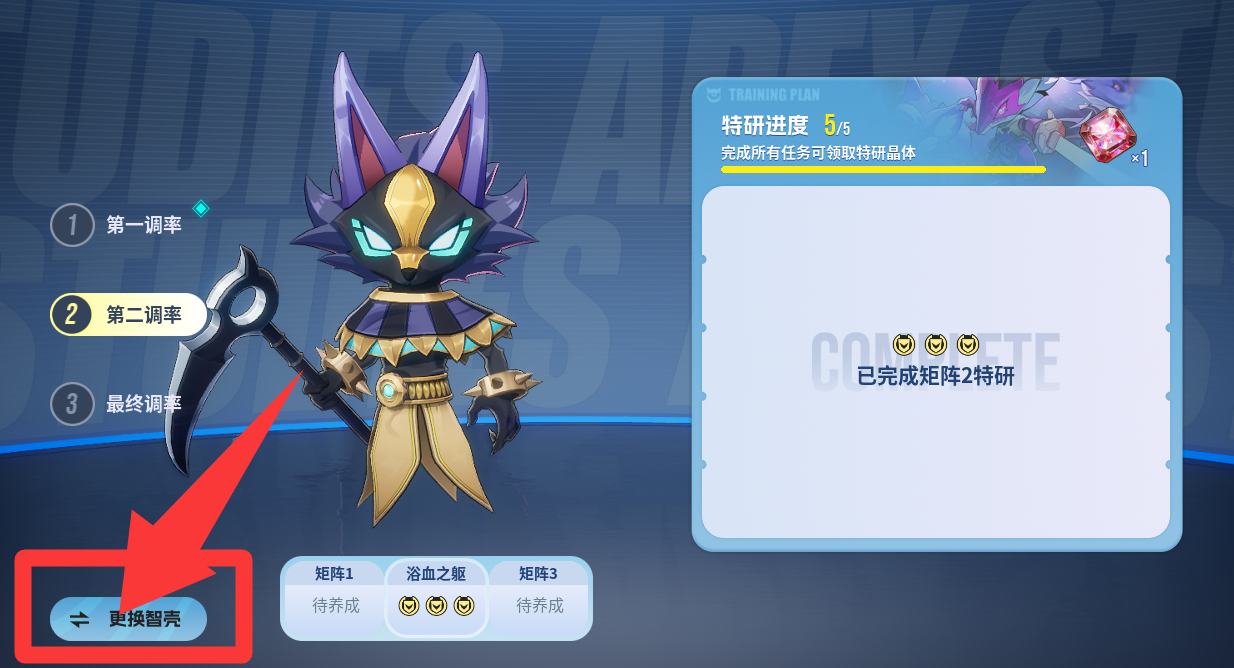1234x668 pixels.
Task: Switch to the 第二调率 stage
Action: (128, 315)
